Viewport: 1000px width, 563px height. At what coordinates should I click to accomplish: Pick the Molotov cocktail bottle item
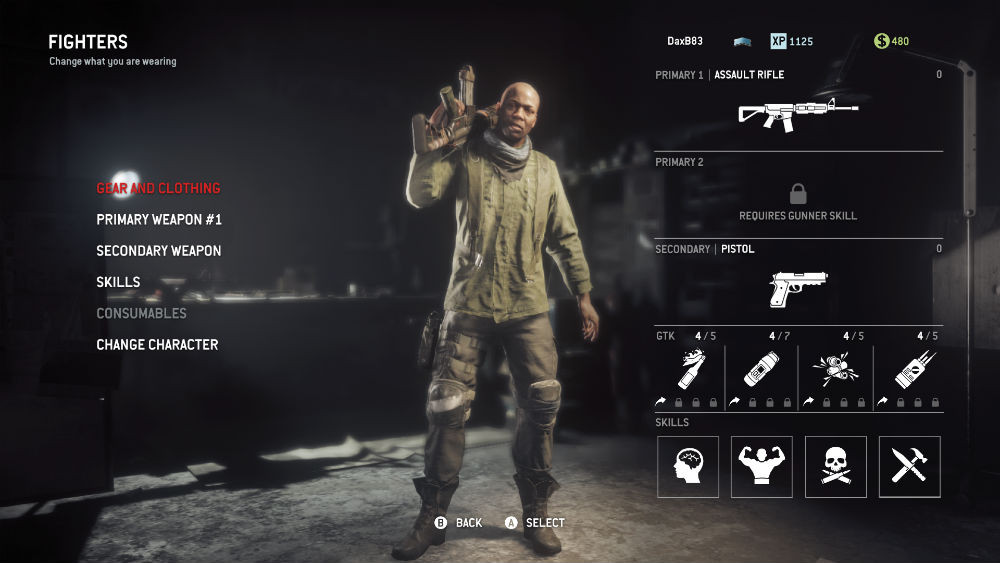coord(688,370)
